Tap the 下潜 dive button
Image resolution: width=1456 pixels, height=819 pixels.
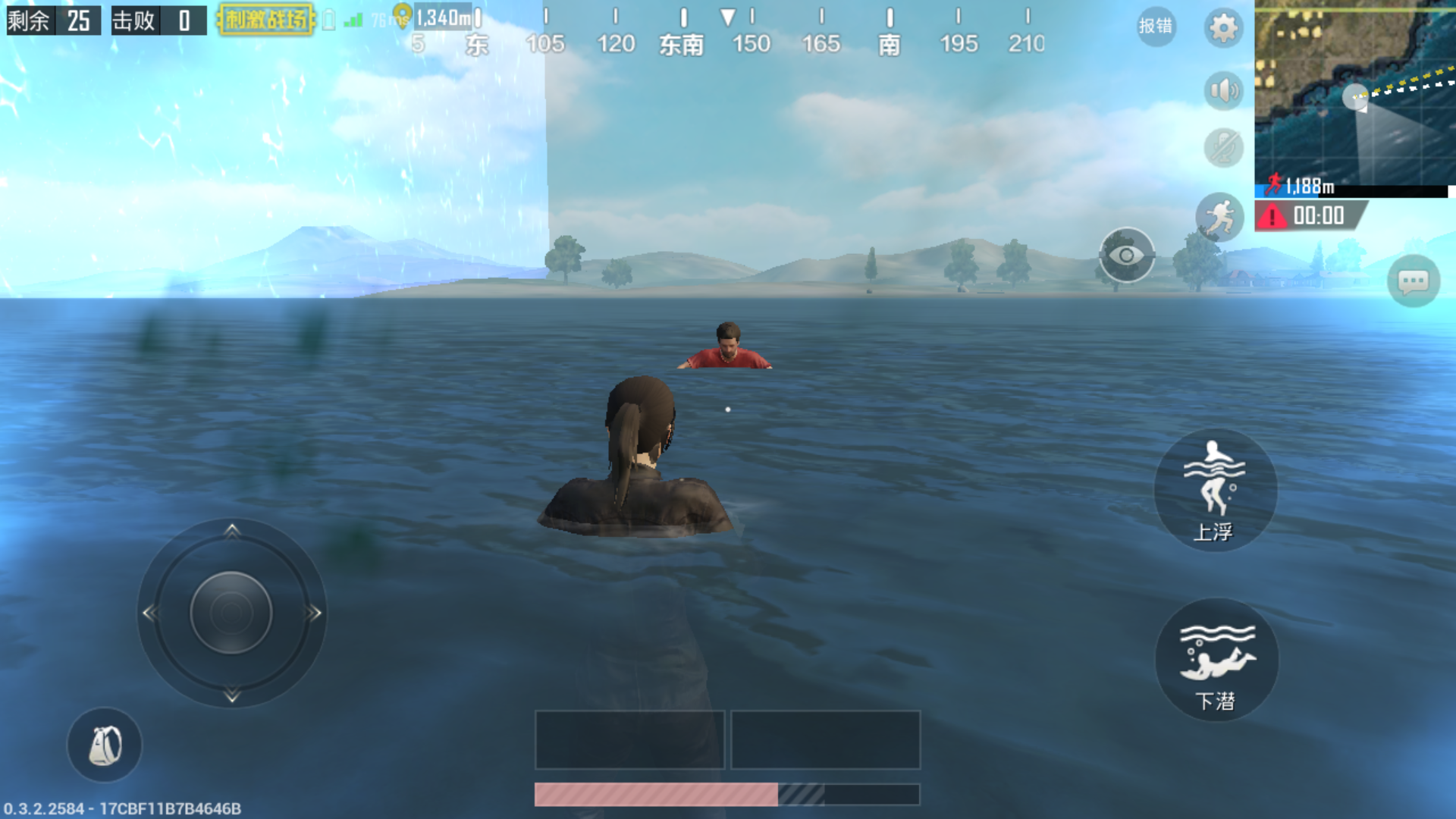[x=1216, y=660]
